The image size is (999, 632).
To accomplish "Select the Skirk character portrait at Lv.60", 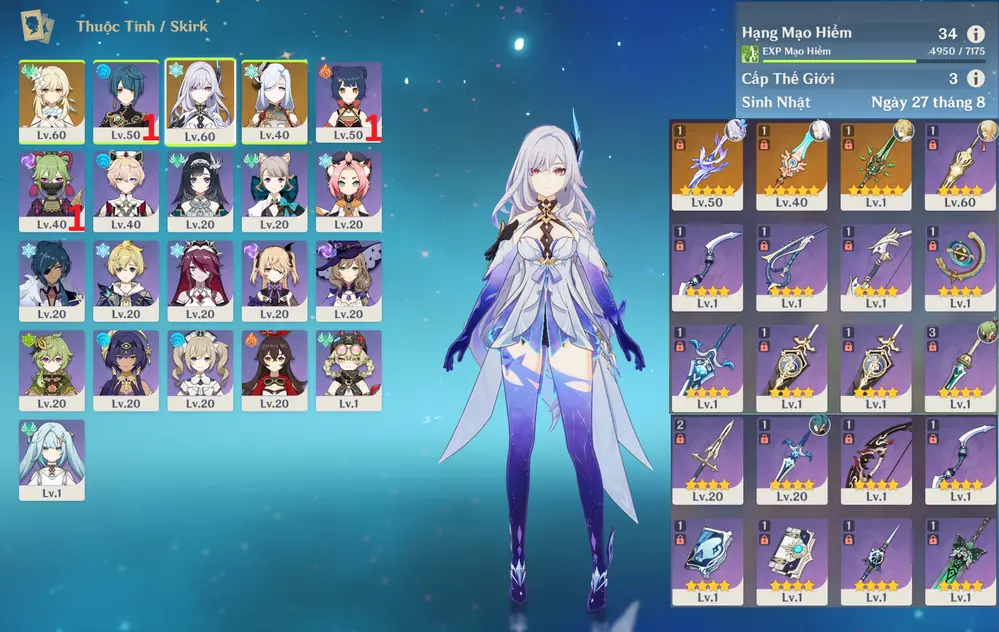I will click(200, 102).
